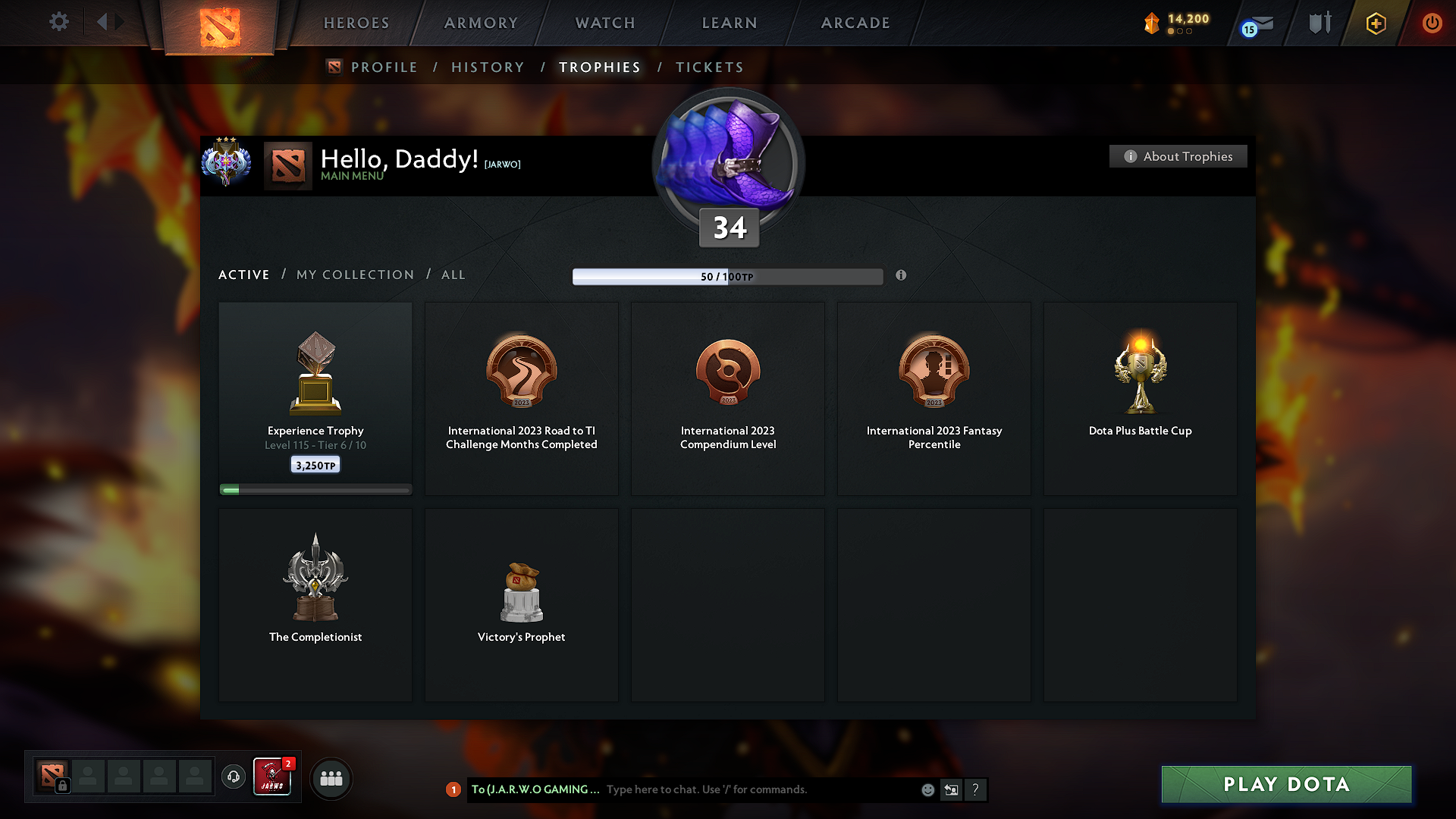Open voice chat headset icon
This screenshot has height=819, width=1456.
[233, 777]
